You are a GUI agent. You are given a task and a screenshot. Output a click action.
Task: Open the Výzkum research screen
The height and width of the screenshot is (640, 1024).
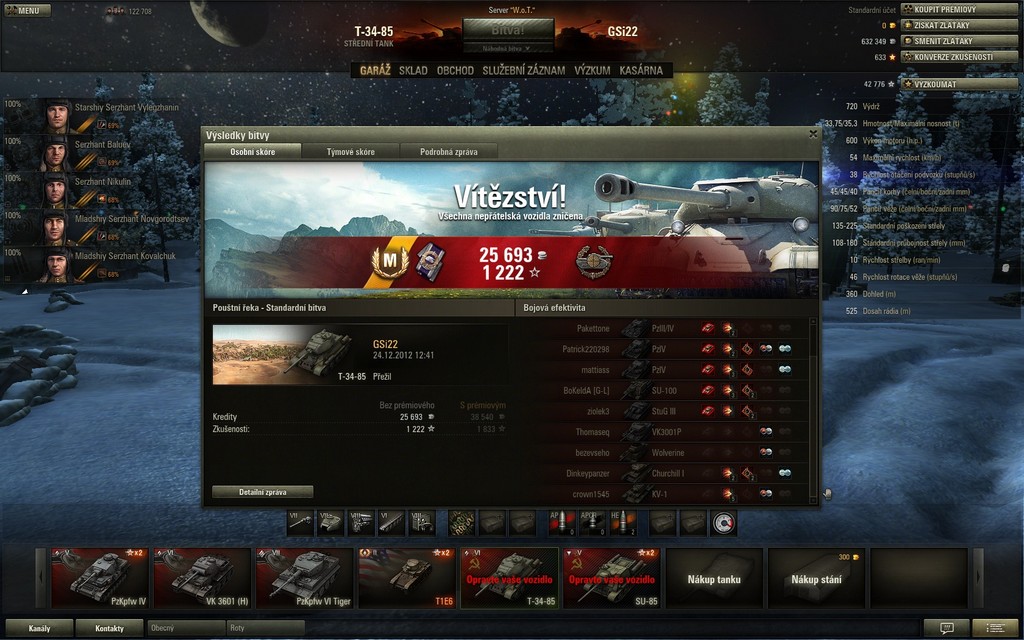click(x=592, y=71)
